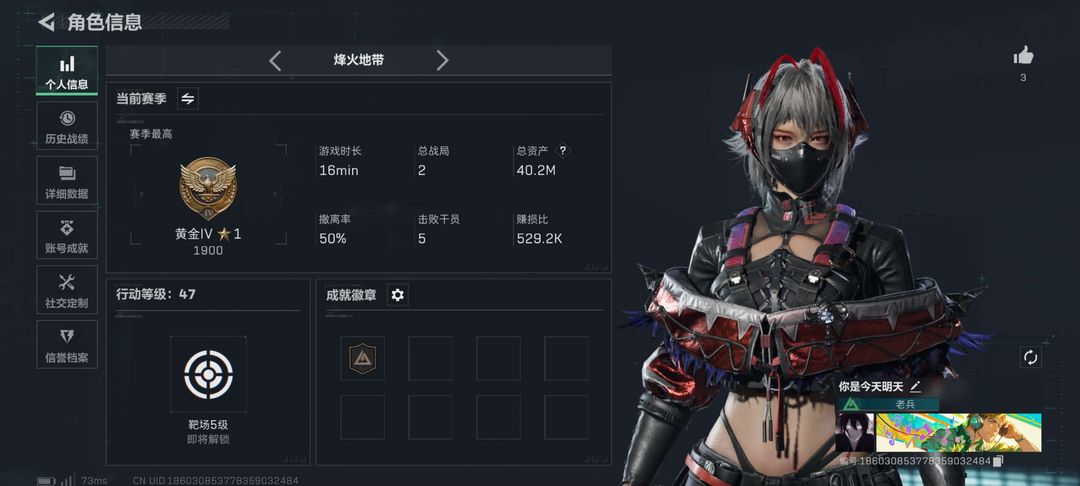Screen dimensions: 1080x486
Task: Go back using the top-left arrow
Action: tap(46, 22)
